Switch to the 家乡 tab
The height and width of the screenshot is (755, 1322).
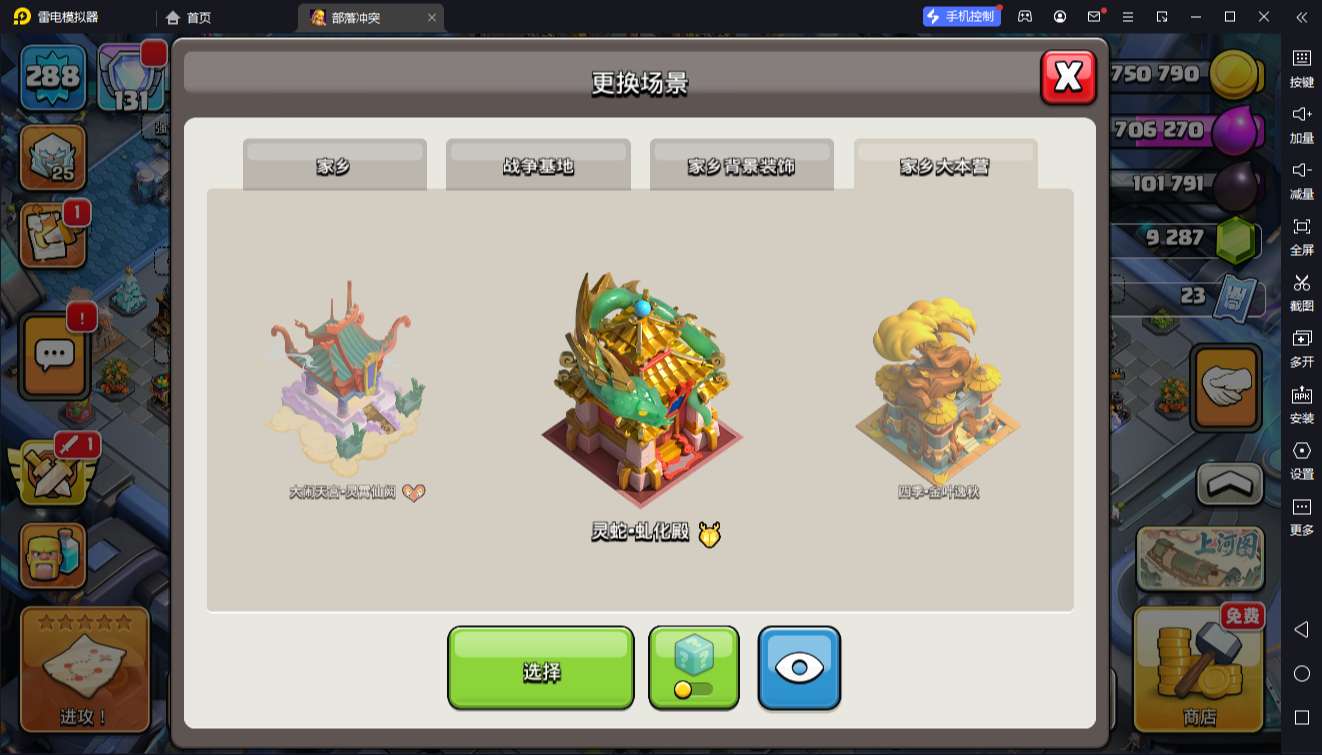coord(334,165)
